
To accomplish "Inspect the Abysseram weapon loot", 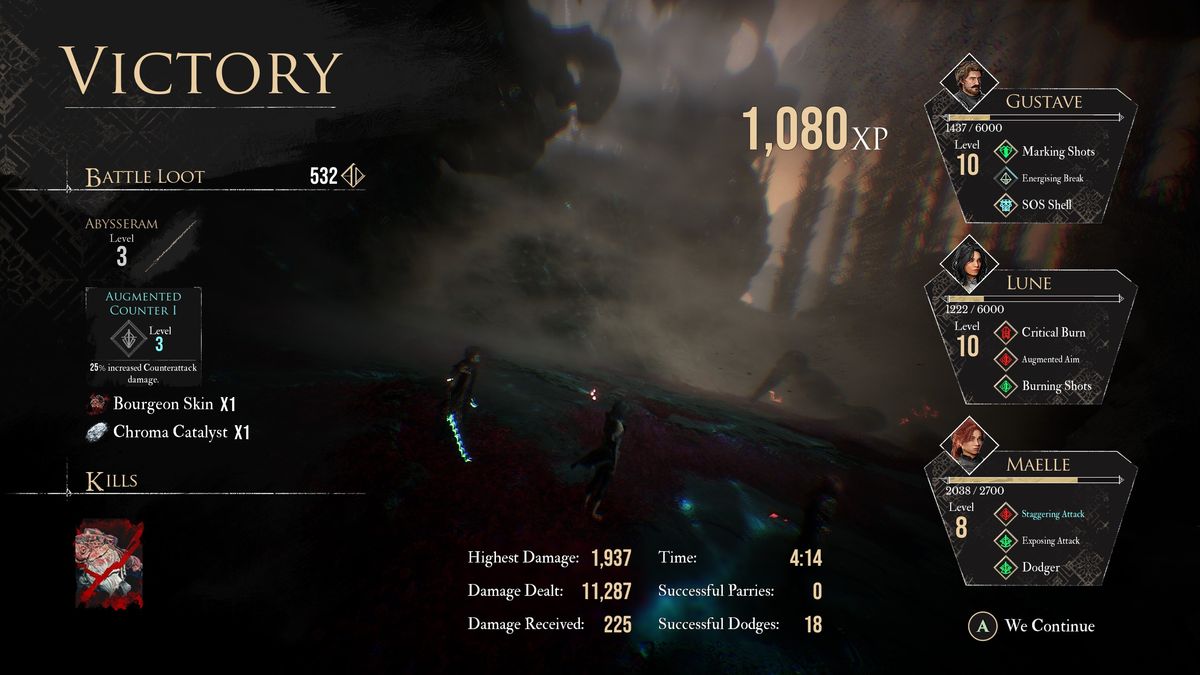I will tap(140, 243).
